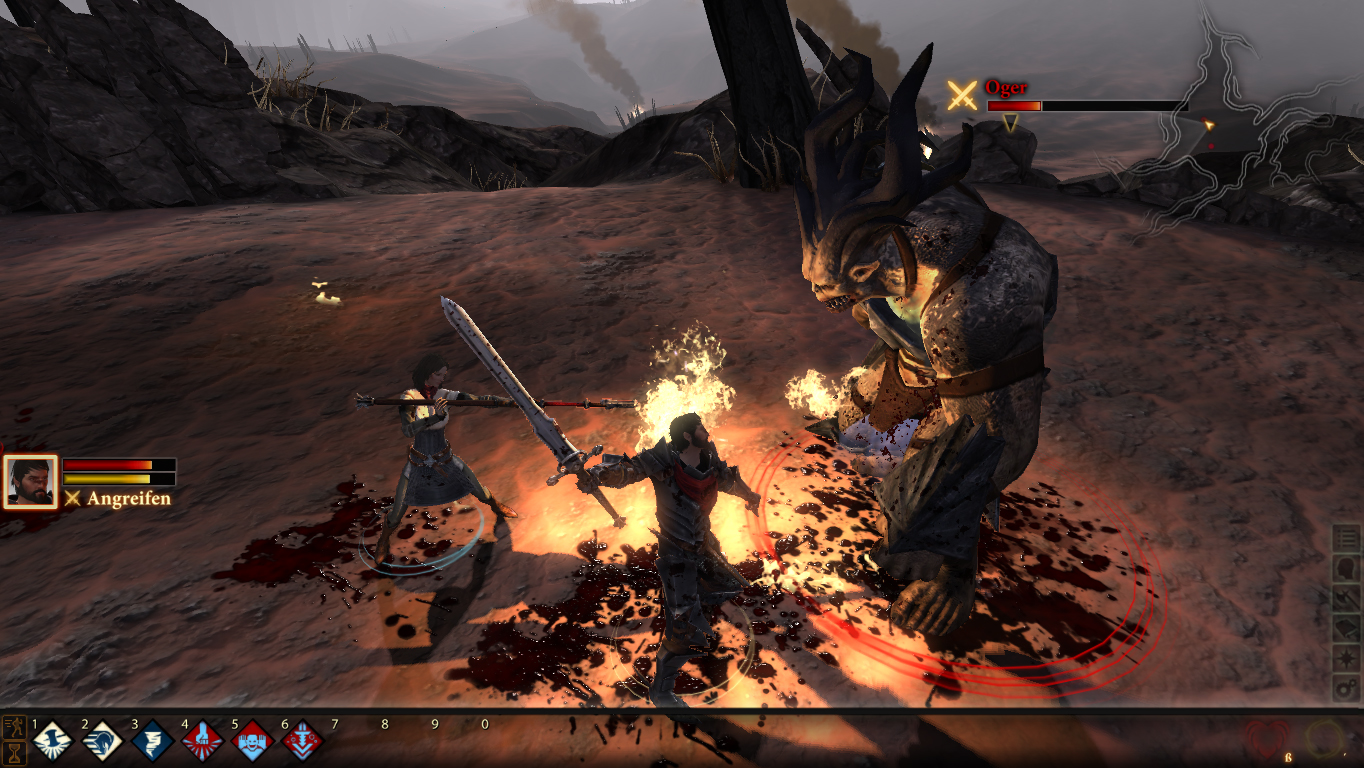Trigger the Whirlwind tornado ability
The height and width of the screenshot is (768, 1364).
coord(151,741)
